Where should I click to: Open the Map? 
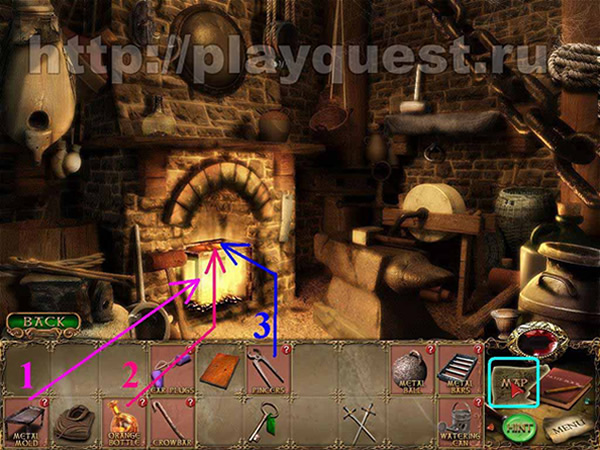[x=512, y=381]
